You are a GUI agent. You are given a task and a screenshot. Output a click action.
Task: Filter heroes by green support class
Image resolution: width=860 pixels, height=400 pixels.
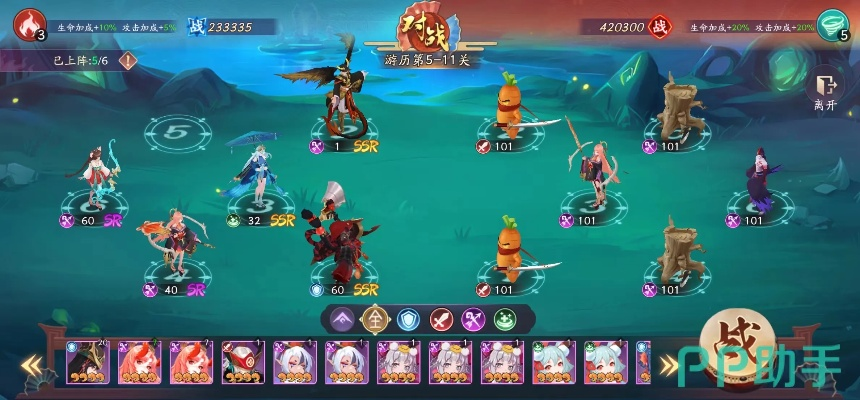coord(505,319)
